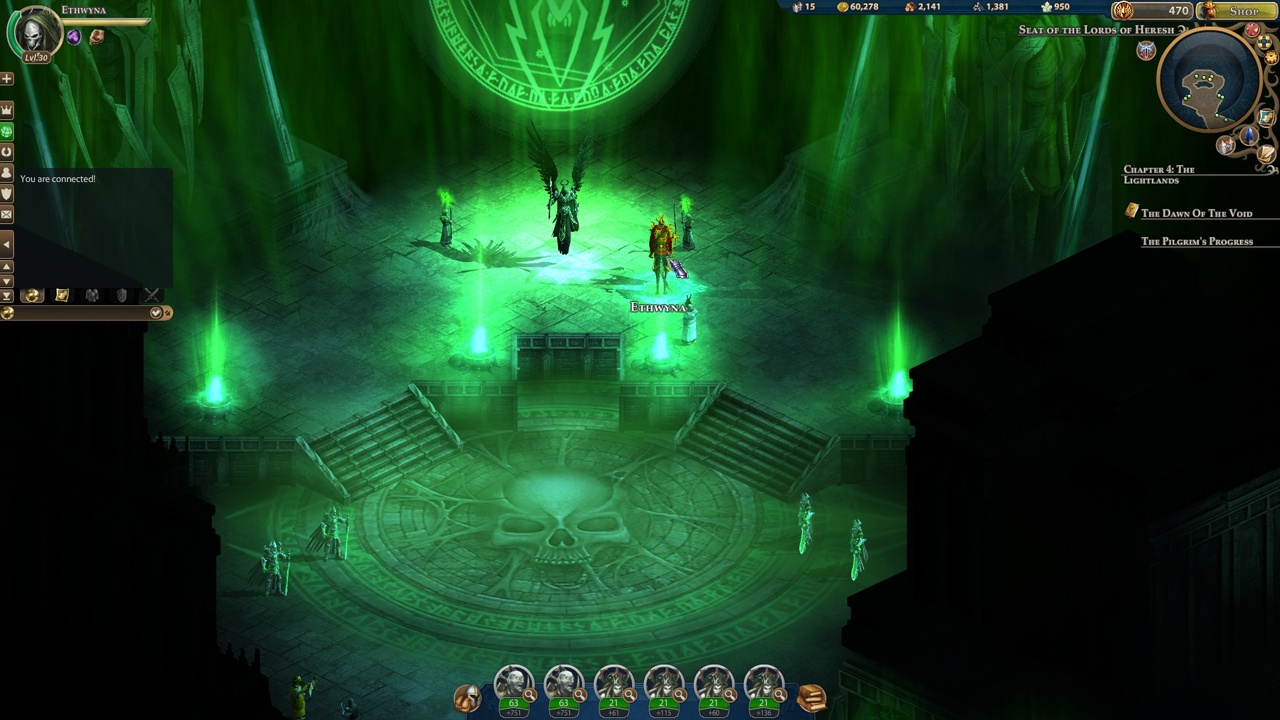Image resolution: width=1280 pixels, height=720 pixels.
Task: Click the chat text input bar
Action: (80, 313)
